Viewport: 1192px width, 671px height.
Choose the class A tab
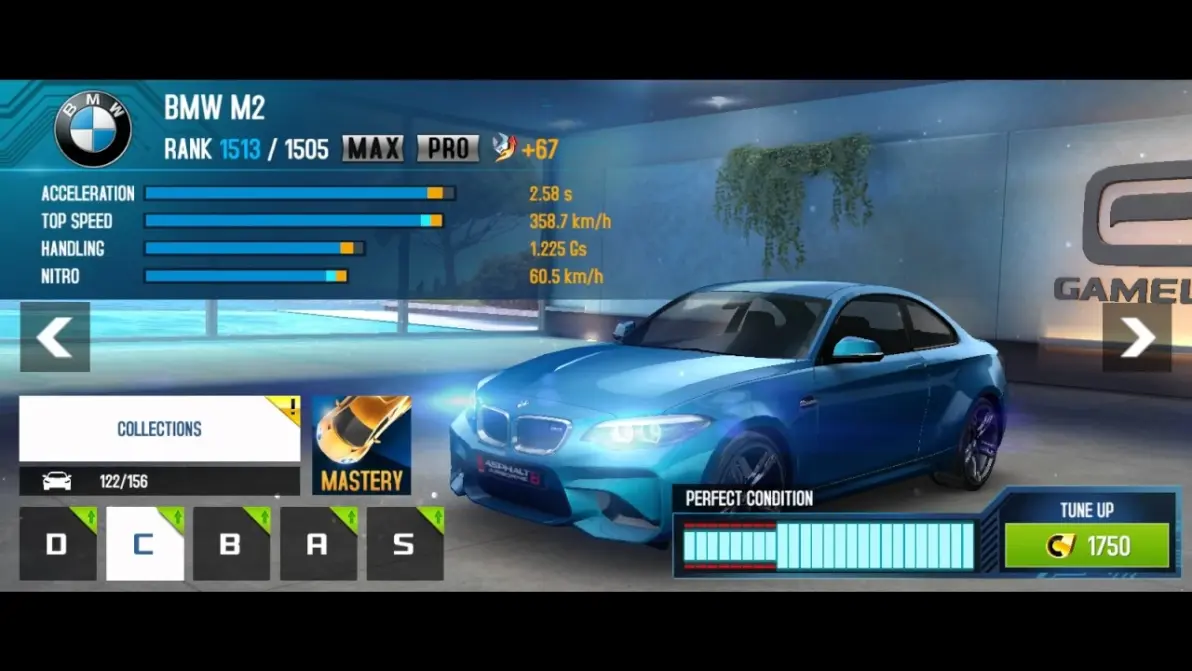click(x=318, y=544)
